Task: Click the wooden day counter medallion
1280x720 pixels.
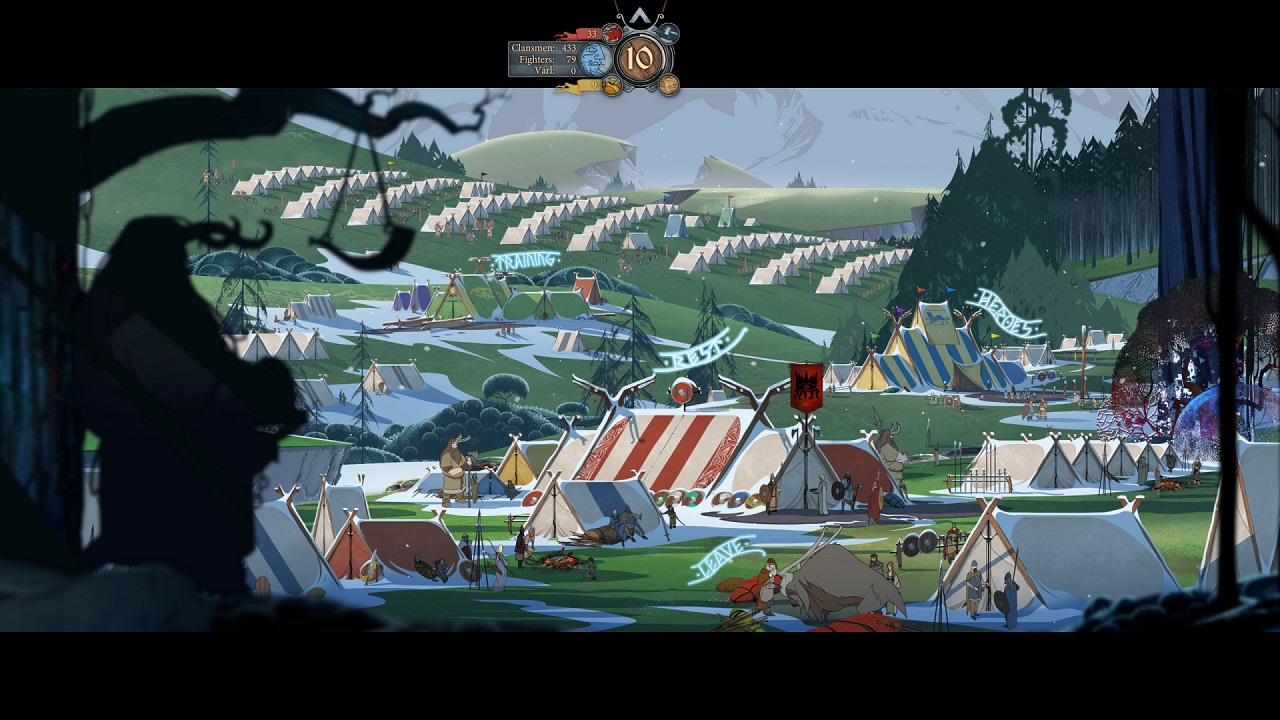Action: 640,60
